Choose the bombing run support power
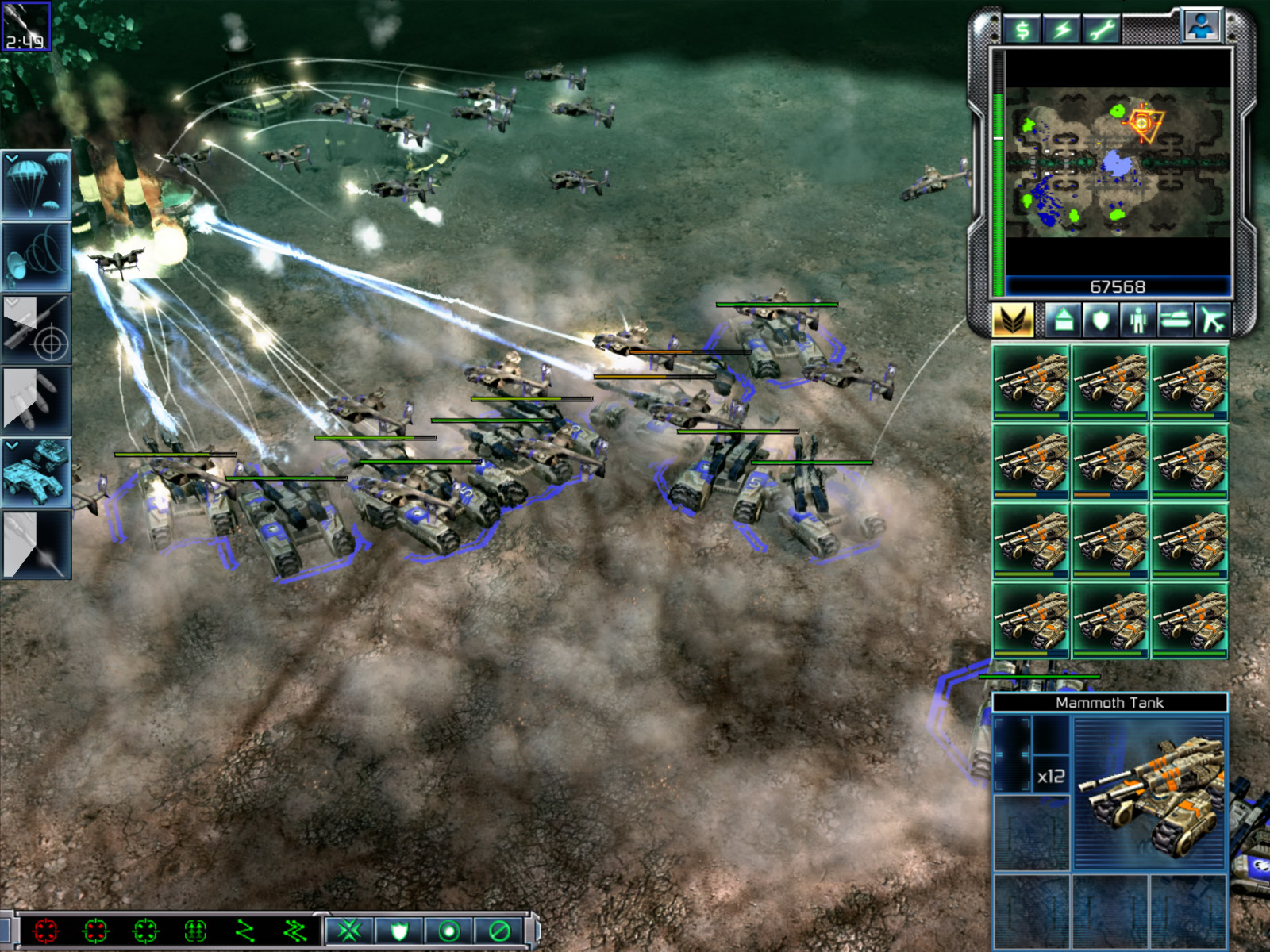The image size is (1270, 952). point(37,400)
